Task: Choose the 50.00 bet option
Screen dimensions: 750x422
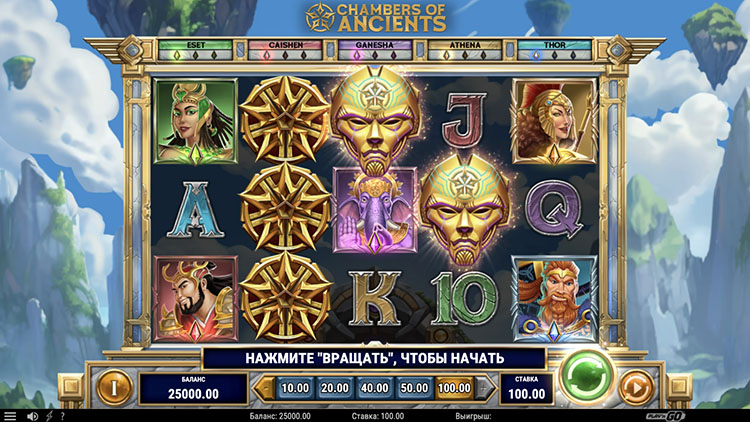Action: pos(413,388)
